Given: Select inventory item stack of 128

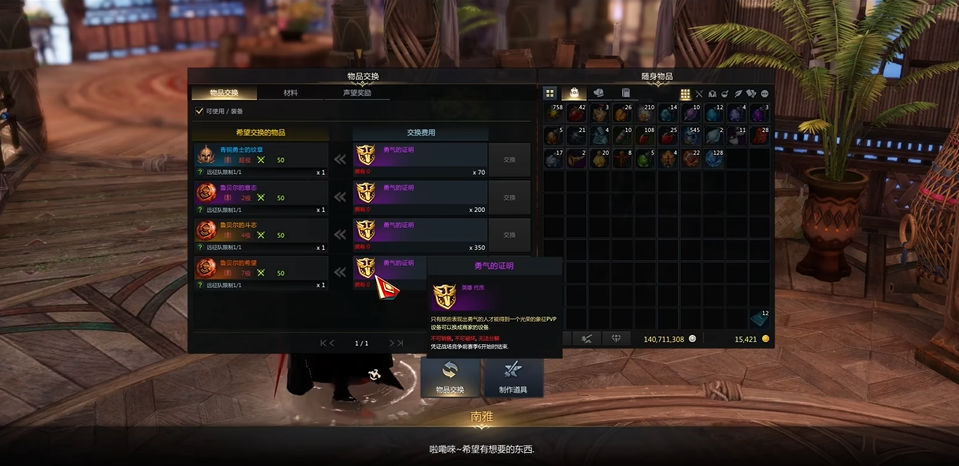Looking at the screenshot, I should [x=712, y=158].
